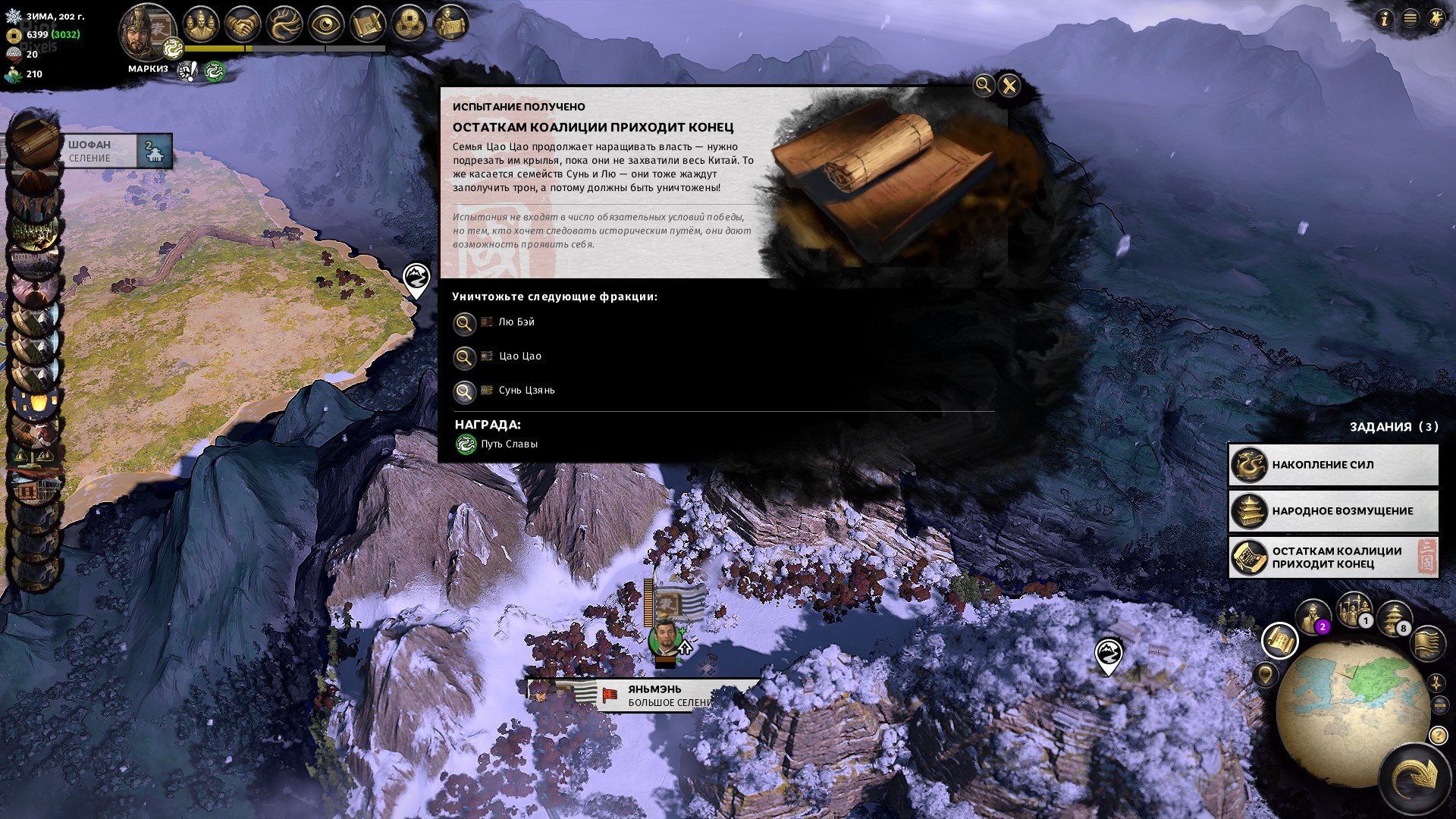Open the espionage eye panel
This screenshot has height=819, width=1456.
[324, 23]
